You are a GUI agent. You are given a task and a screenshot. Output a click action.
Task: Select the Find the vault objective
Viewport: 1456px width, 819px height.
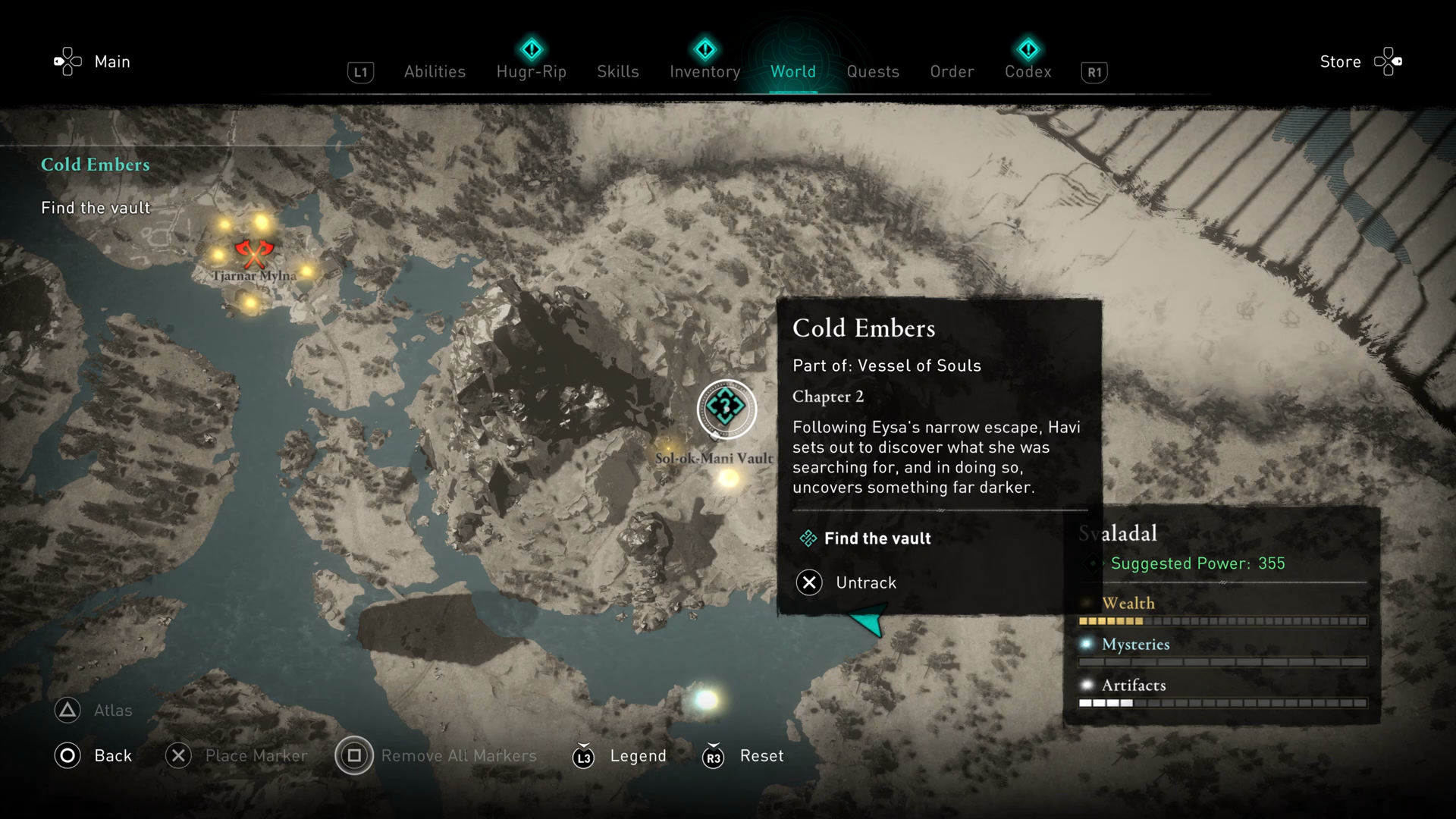pyautogui.click(x=877, y=538)
